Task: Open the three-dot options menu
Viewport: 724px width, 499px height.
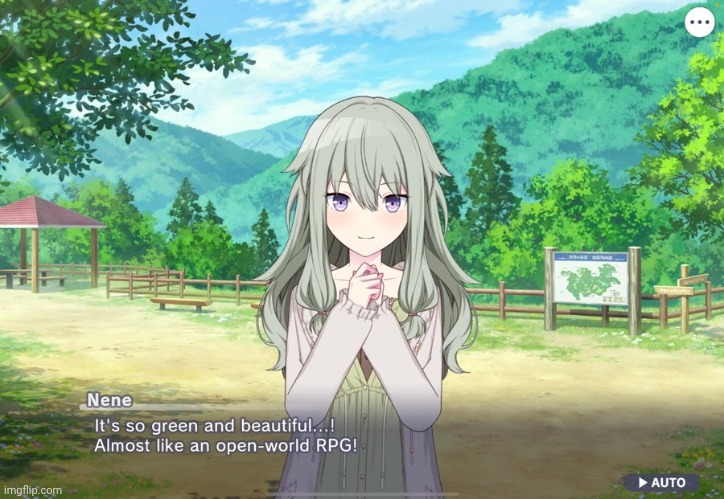Action: pos(699,22)
